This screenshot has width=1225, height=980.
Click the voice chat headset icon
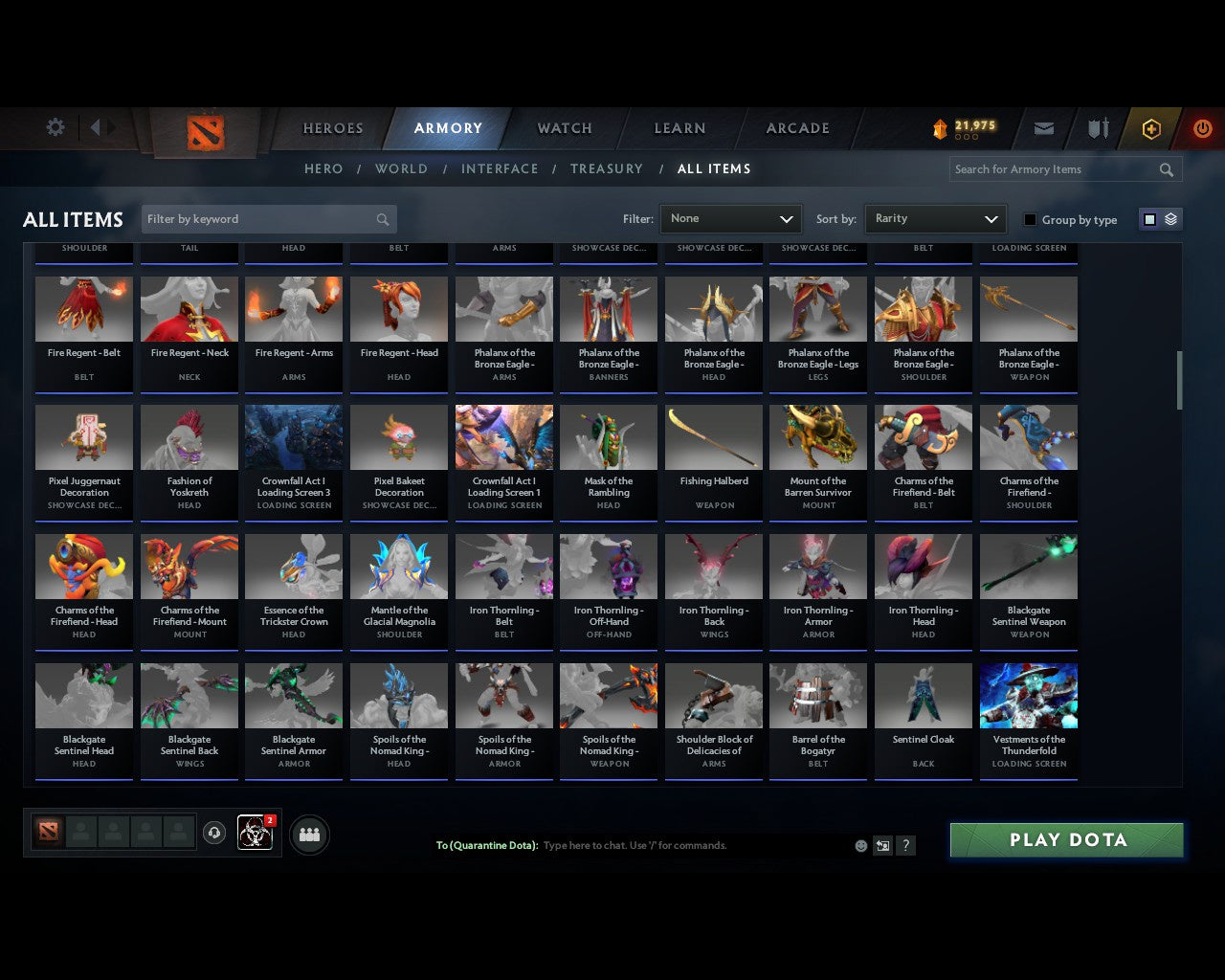212,831
